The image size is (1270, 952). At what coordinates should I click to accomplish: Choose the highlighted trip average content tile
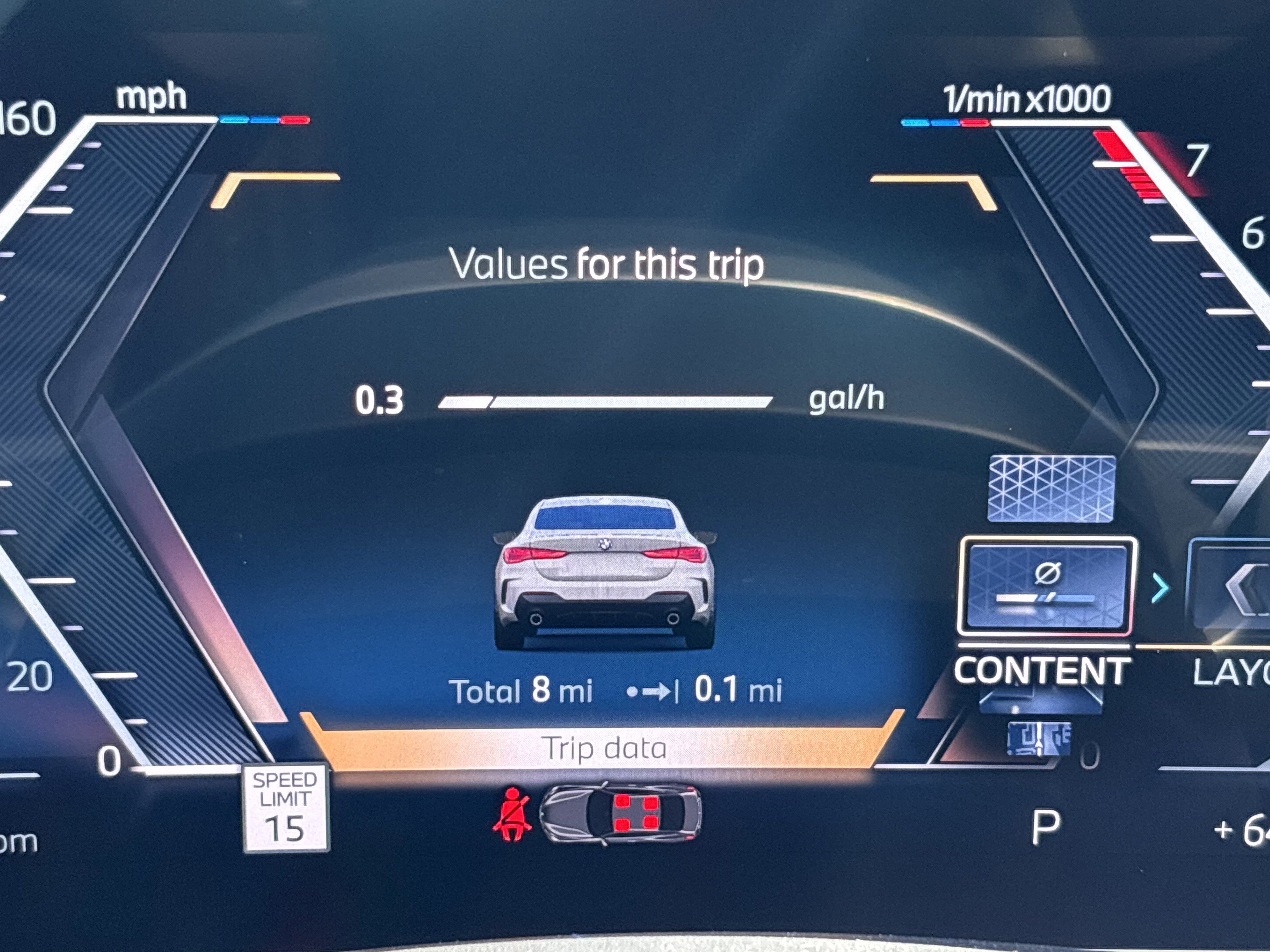[1046, 586]
